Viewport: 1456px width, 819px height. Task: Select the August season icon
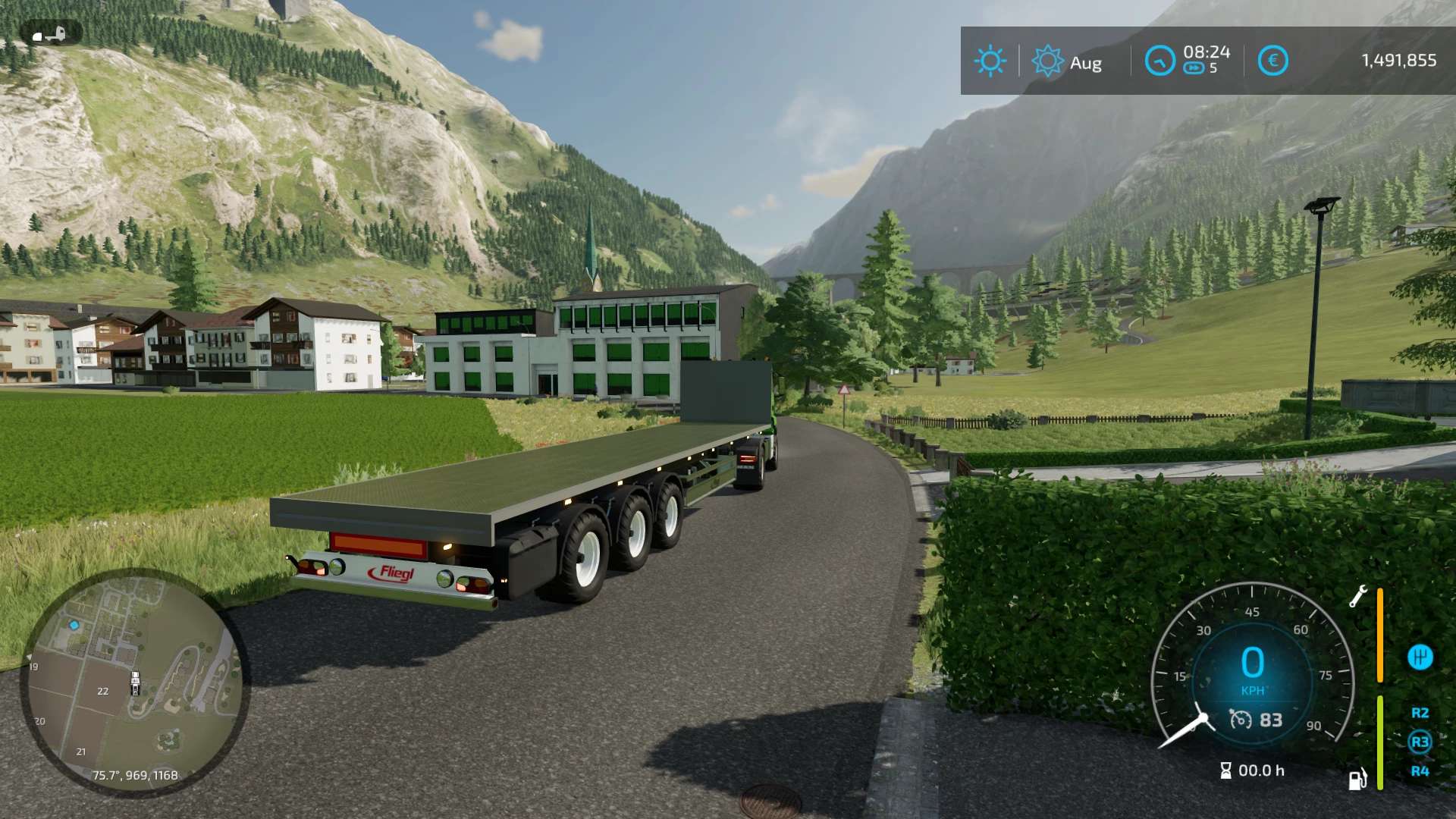(x=1047, y=61)
